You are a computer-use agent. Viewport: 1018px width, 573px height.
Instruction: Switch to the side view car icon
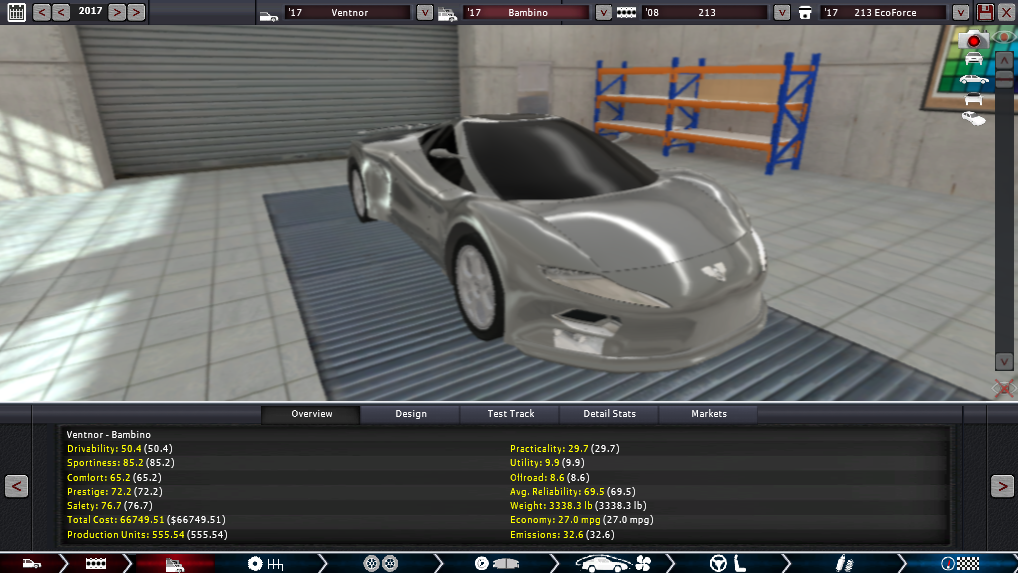pos(973,79)
